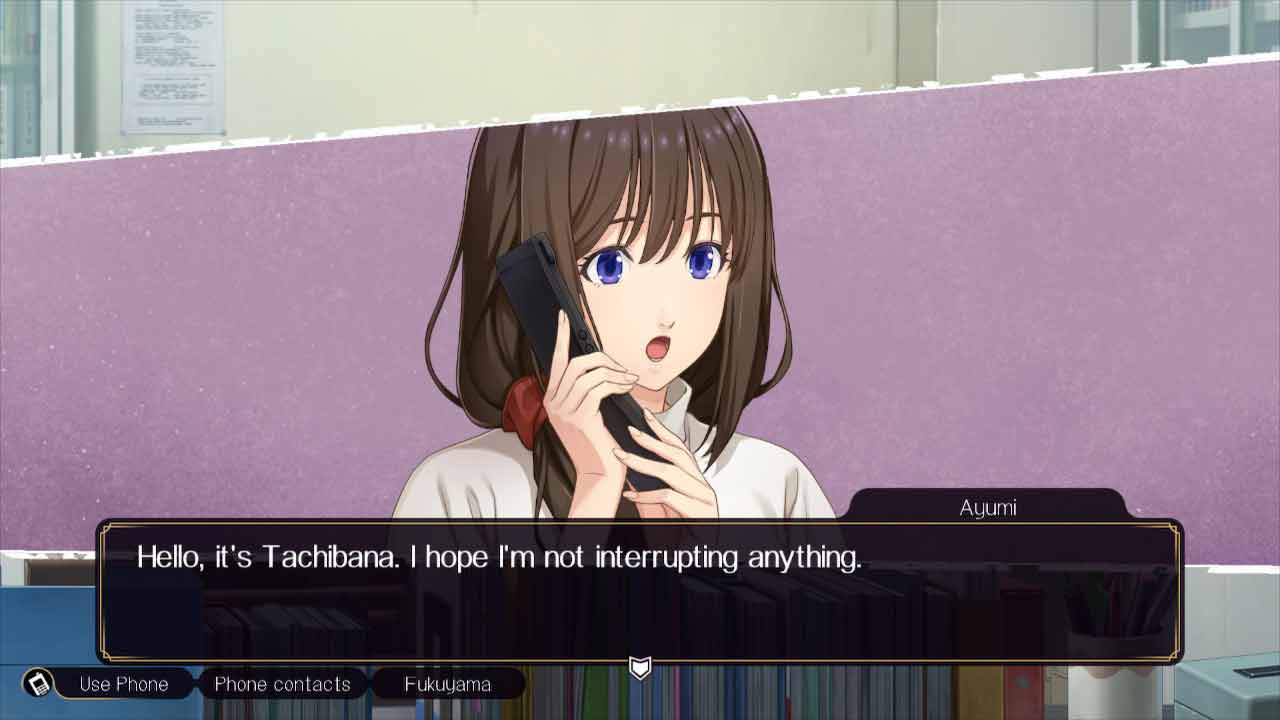The image size is (1280, 720).
Task: Select the Use Phone breadcrumb
Action: [x=123, y=684]
